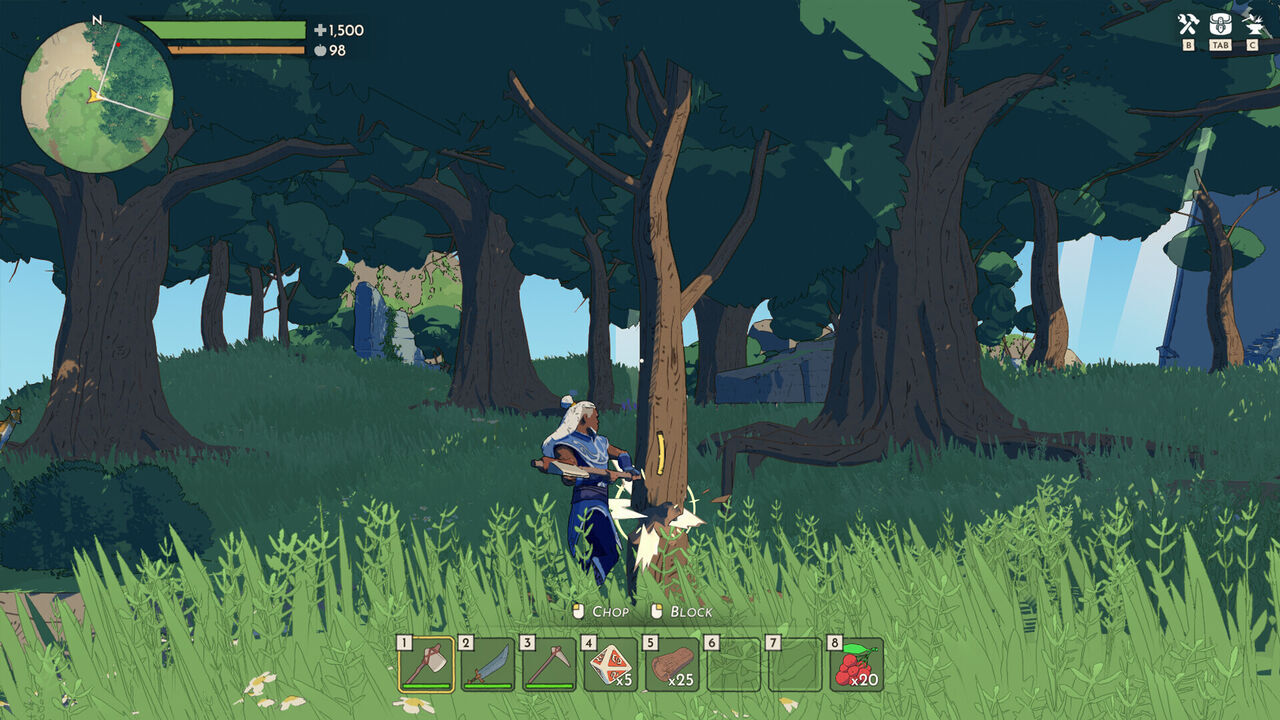Click the TAB keybind label under the backpack
This screenshot has height=720, width=1280.
click(x=1220, y=45)
